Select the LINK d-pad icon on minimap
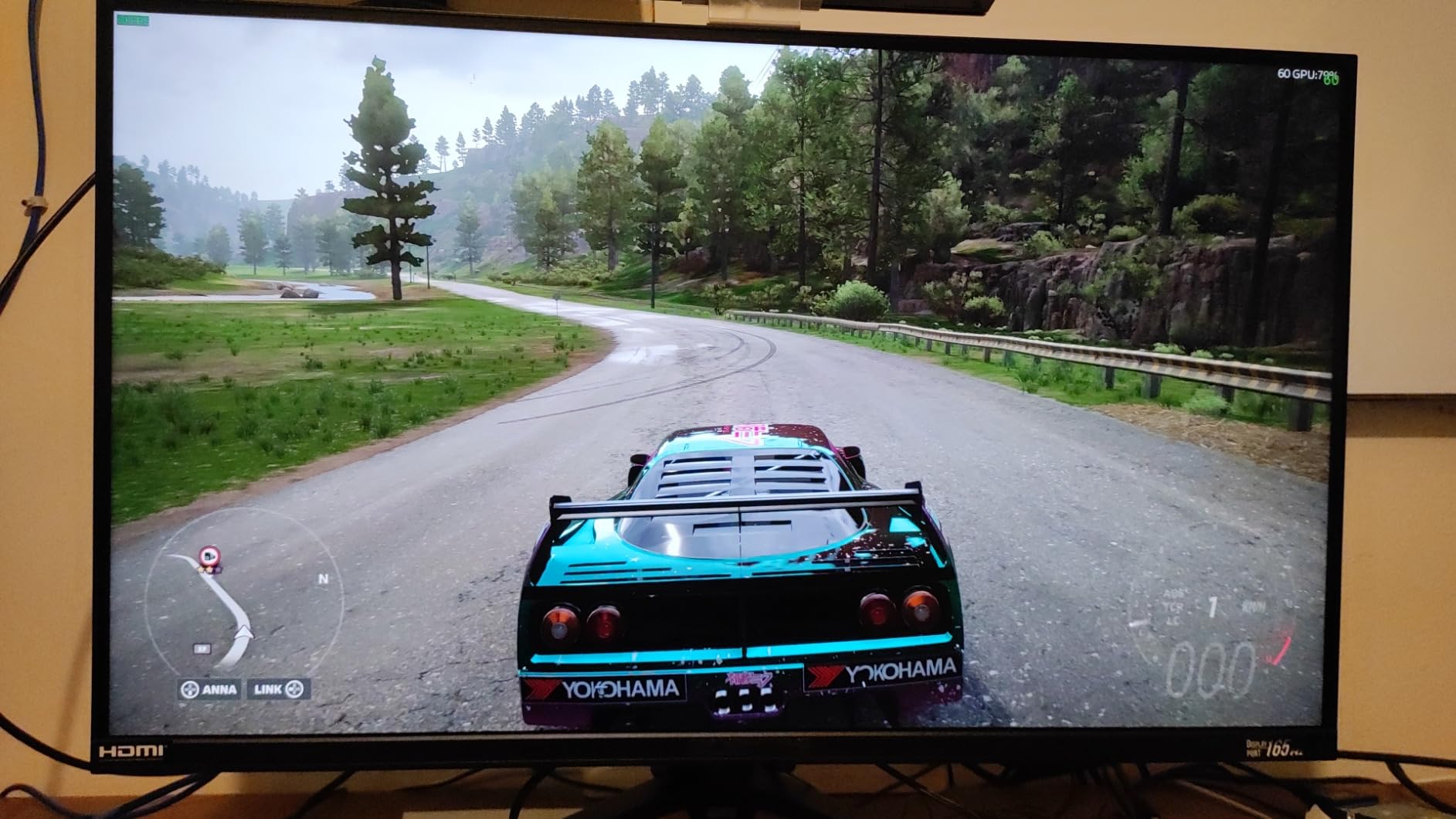 coord(295,689)
